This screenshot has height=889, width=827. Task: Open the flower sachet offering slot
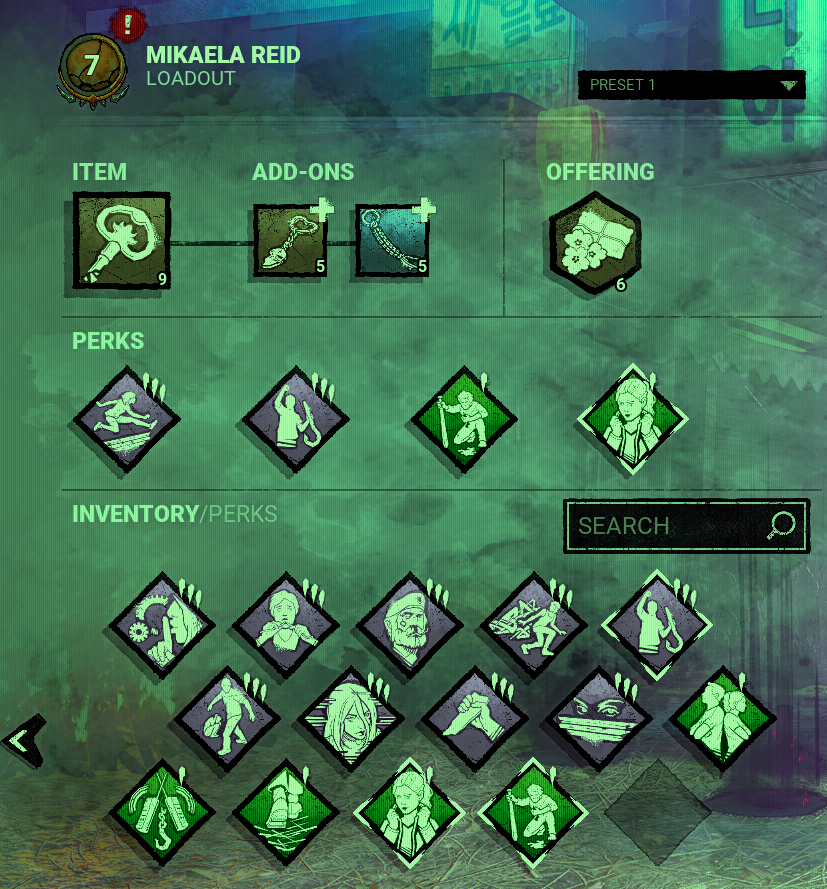click(595, 242)
